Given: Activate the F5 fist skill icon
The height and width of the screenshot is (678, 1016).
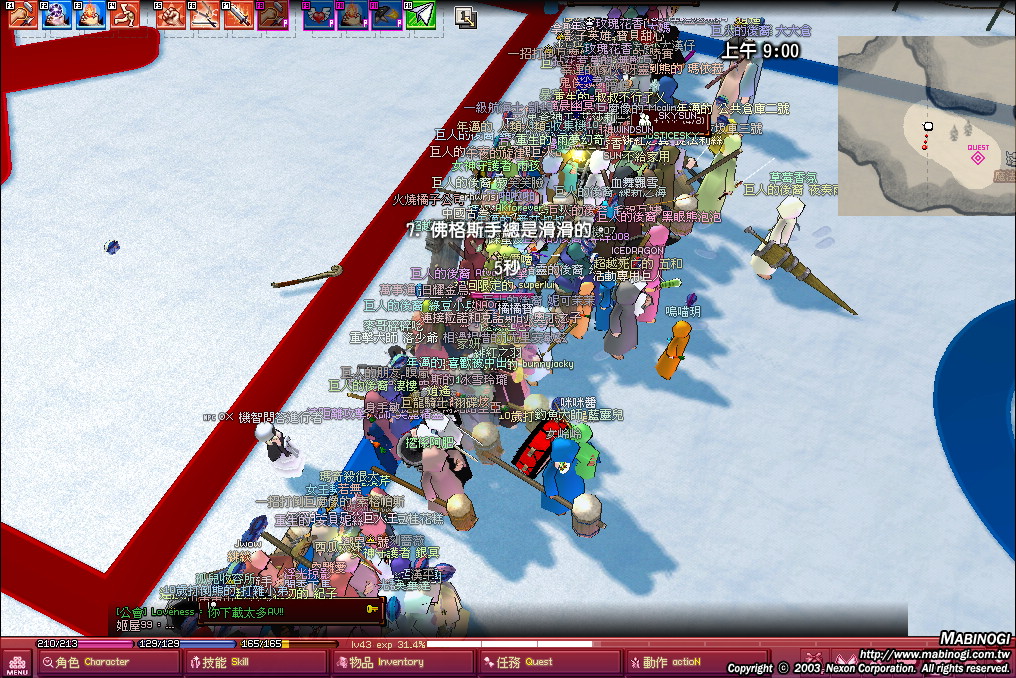Looking at the screenshot, I should coord(171,14).
